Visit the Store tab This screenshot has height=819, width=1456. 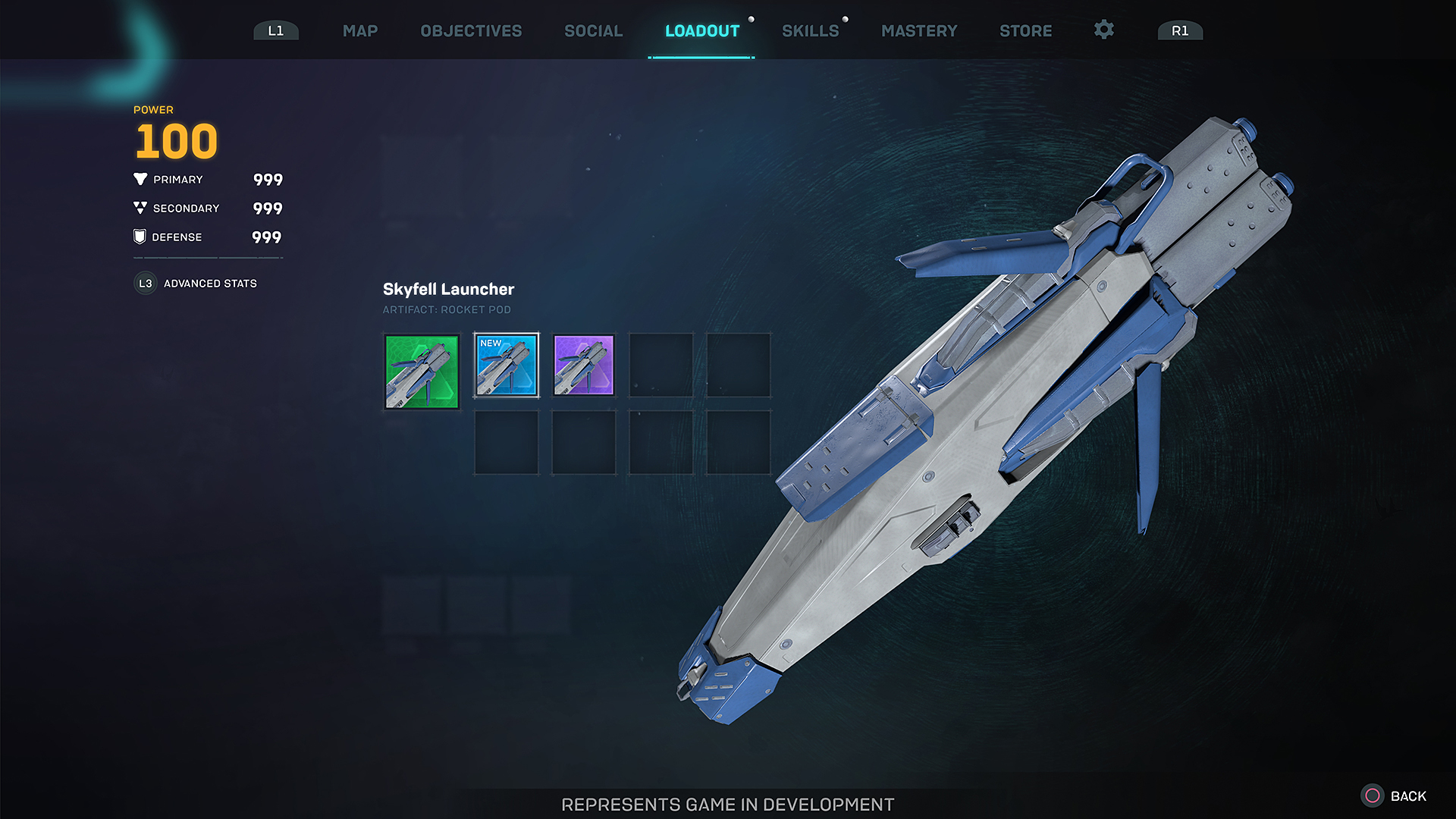1025,31
